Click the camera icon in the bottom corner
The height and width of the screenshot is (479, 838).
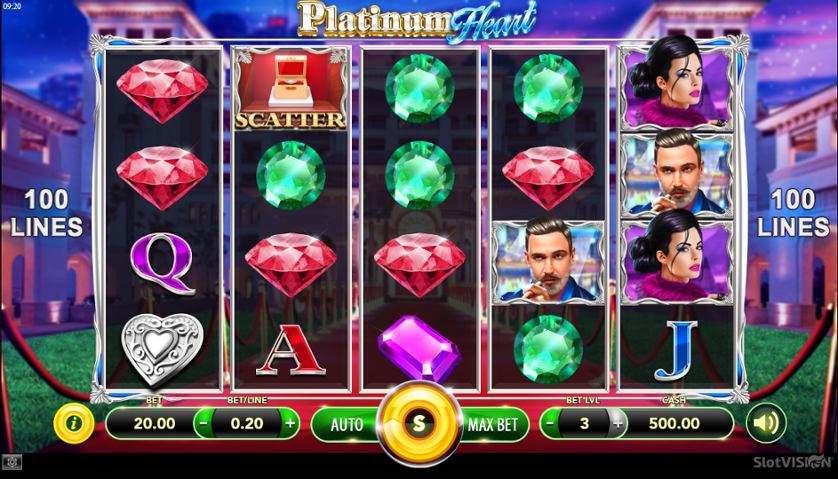click(x=12, y=463)
